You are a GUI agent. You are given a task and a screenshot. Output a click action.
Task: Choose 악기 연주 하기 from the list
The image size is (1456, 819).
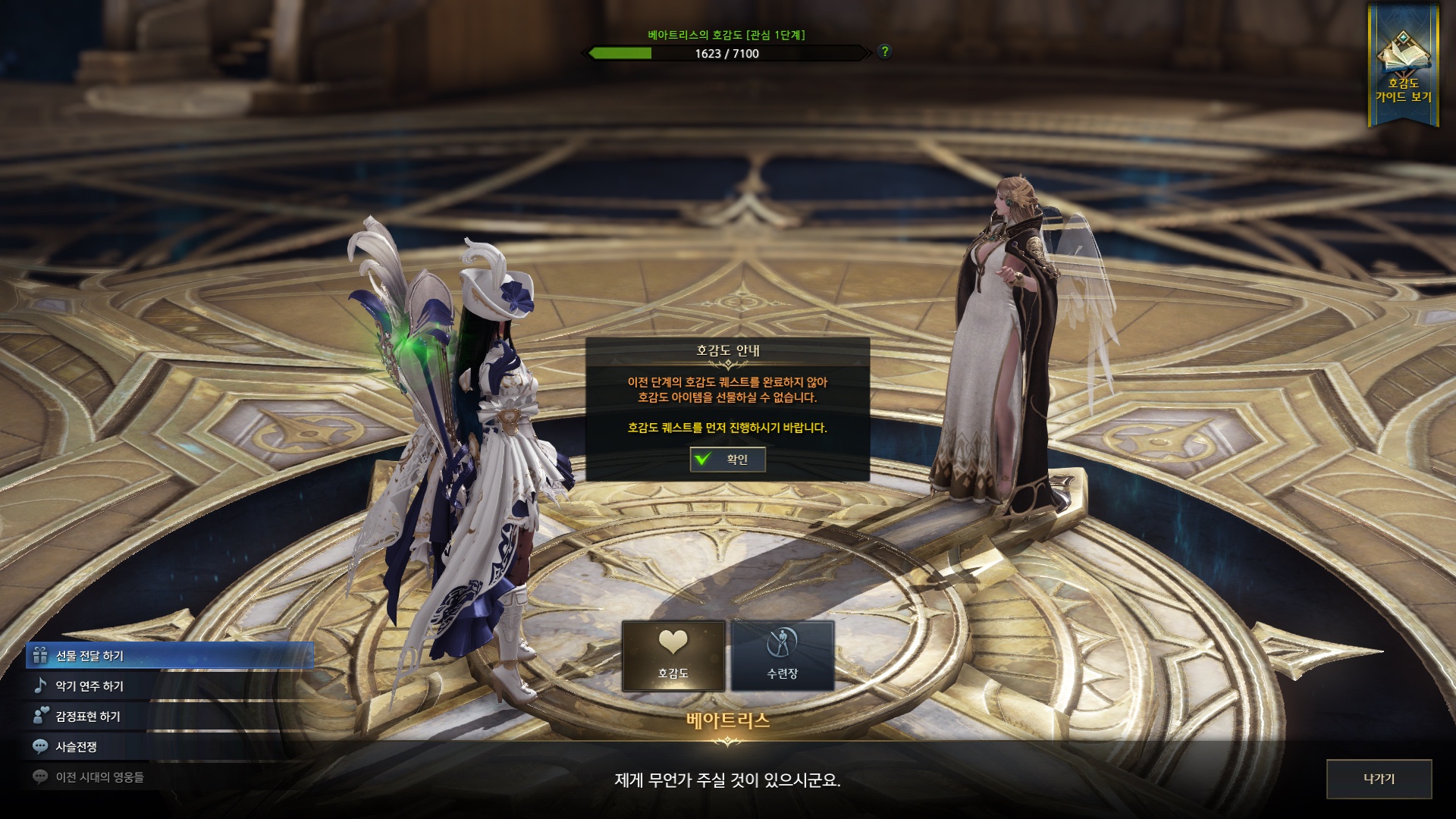pyautogui.click(x=89, y=686)
